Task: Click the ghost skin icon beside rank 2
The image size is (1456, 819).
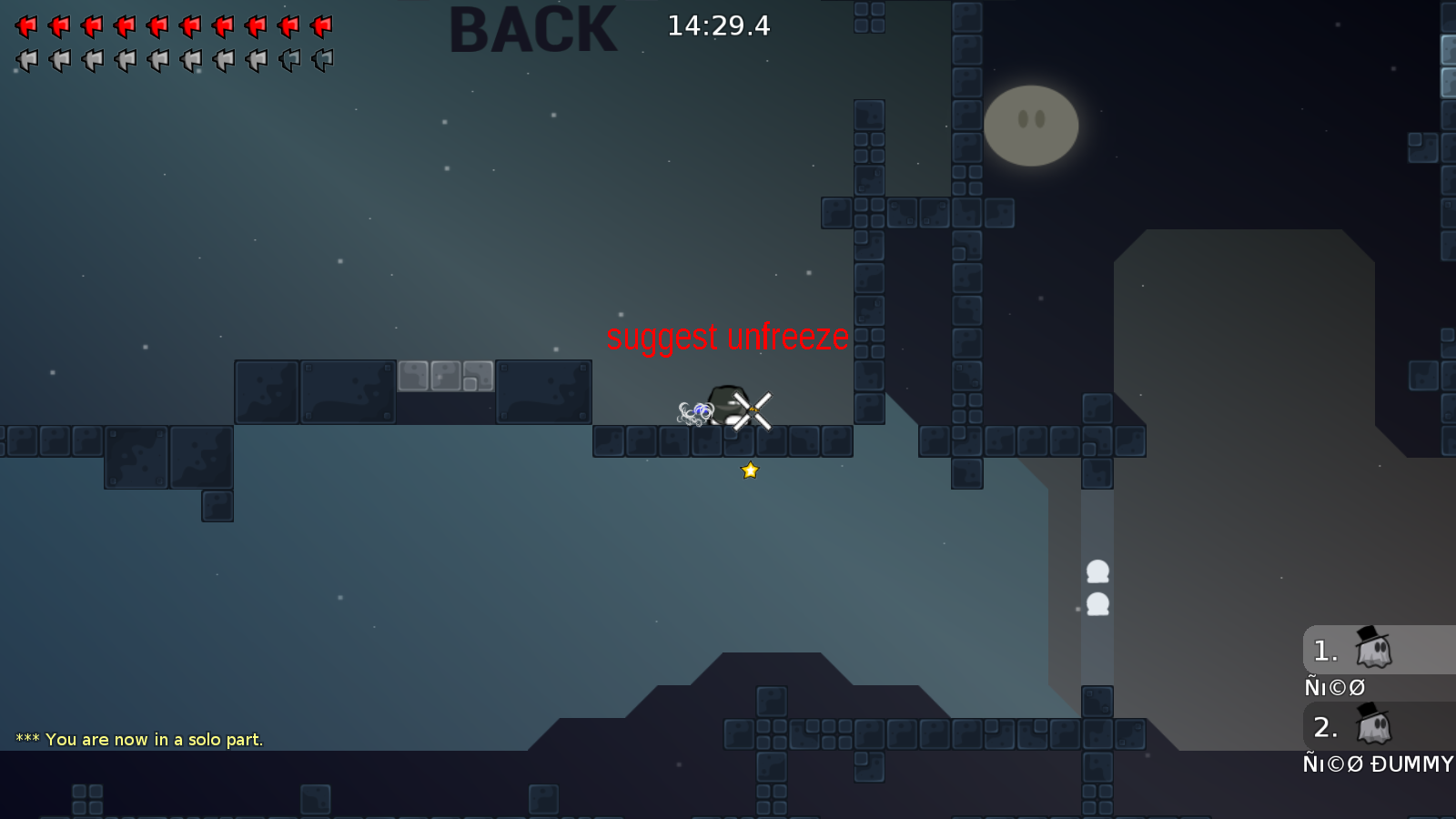Action: point(1374,728)
